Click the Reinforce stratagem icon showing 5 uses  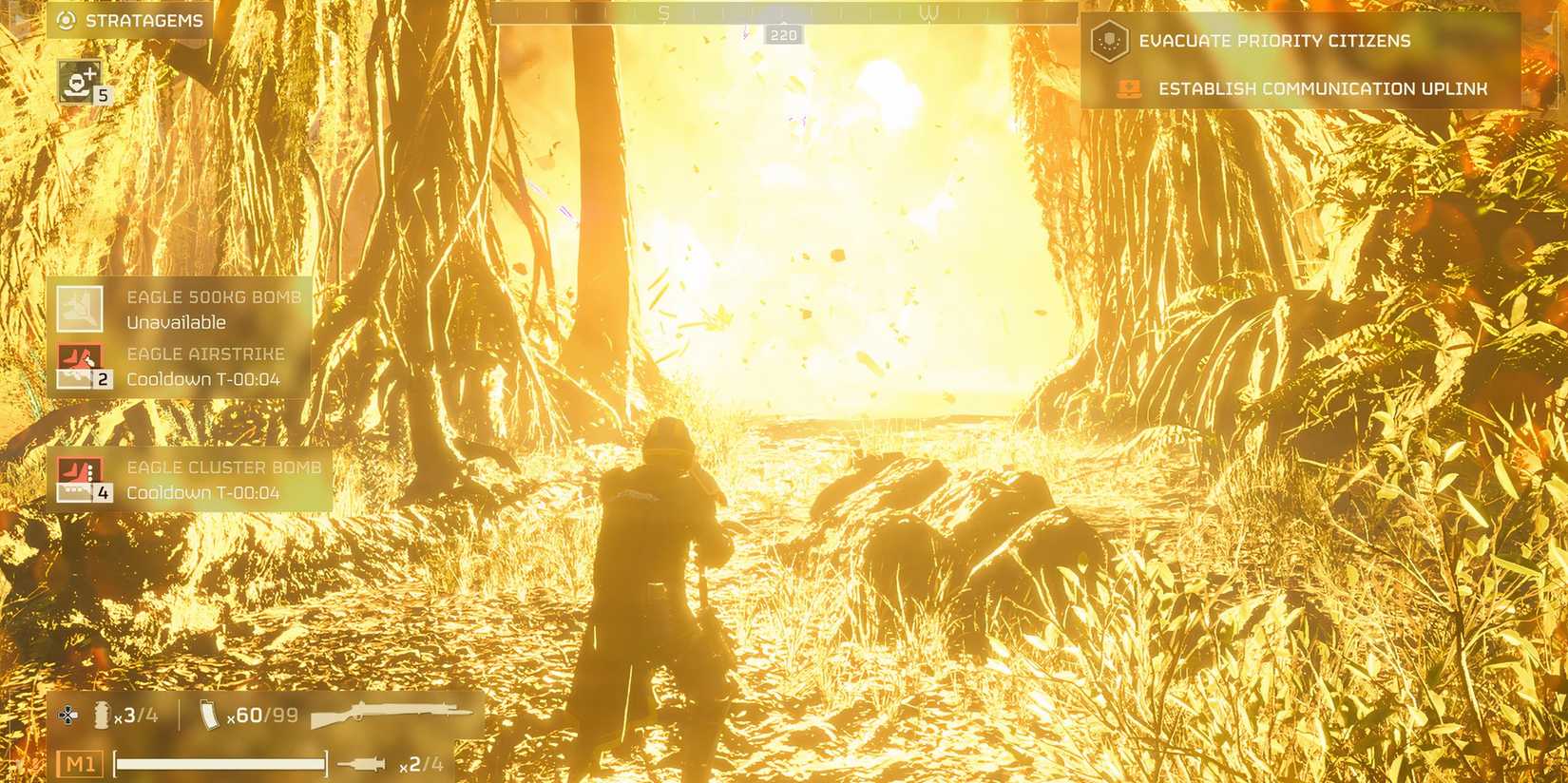click(79, 81)
